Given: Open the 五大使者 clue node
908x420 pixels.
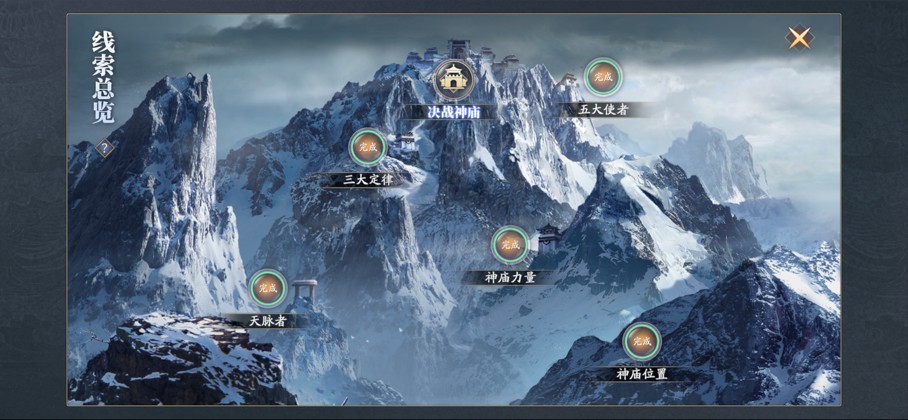Looking at the screenshot, I should [x=602, y=77].
